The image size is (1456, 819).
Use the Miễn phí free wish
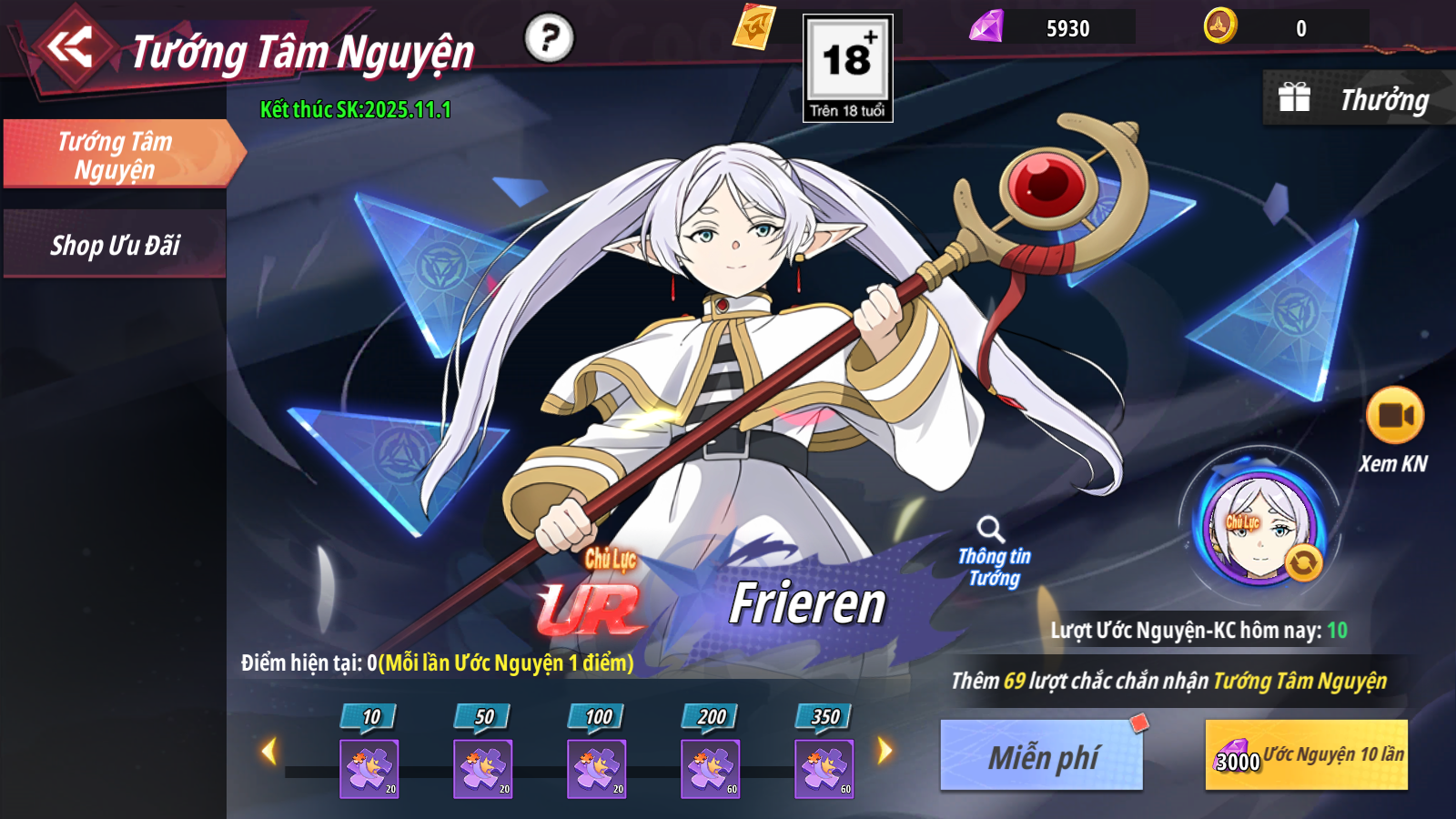tap(1042, 755)
